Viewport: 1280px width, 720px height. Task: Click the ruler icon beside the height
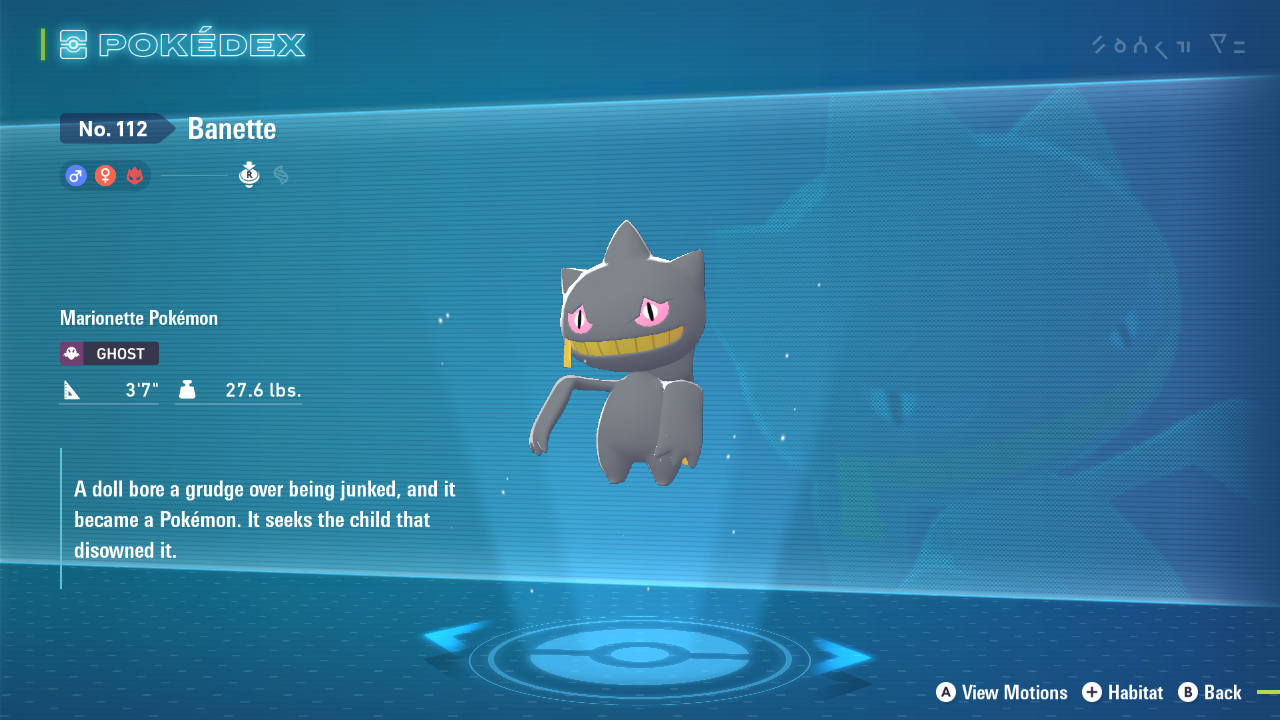pos(70,389)
